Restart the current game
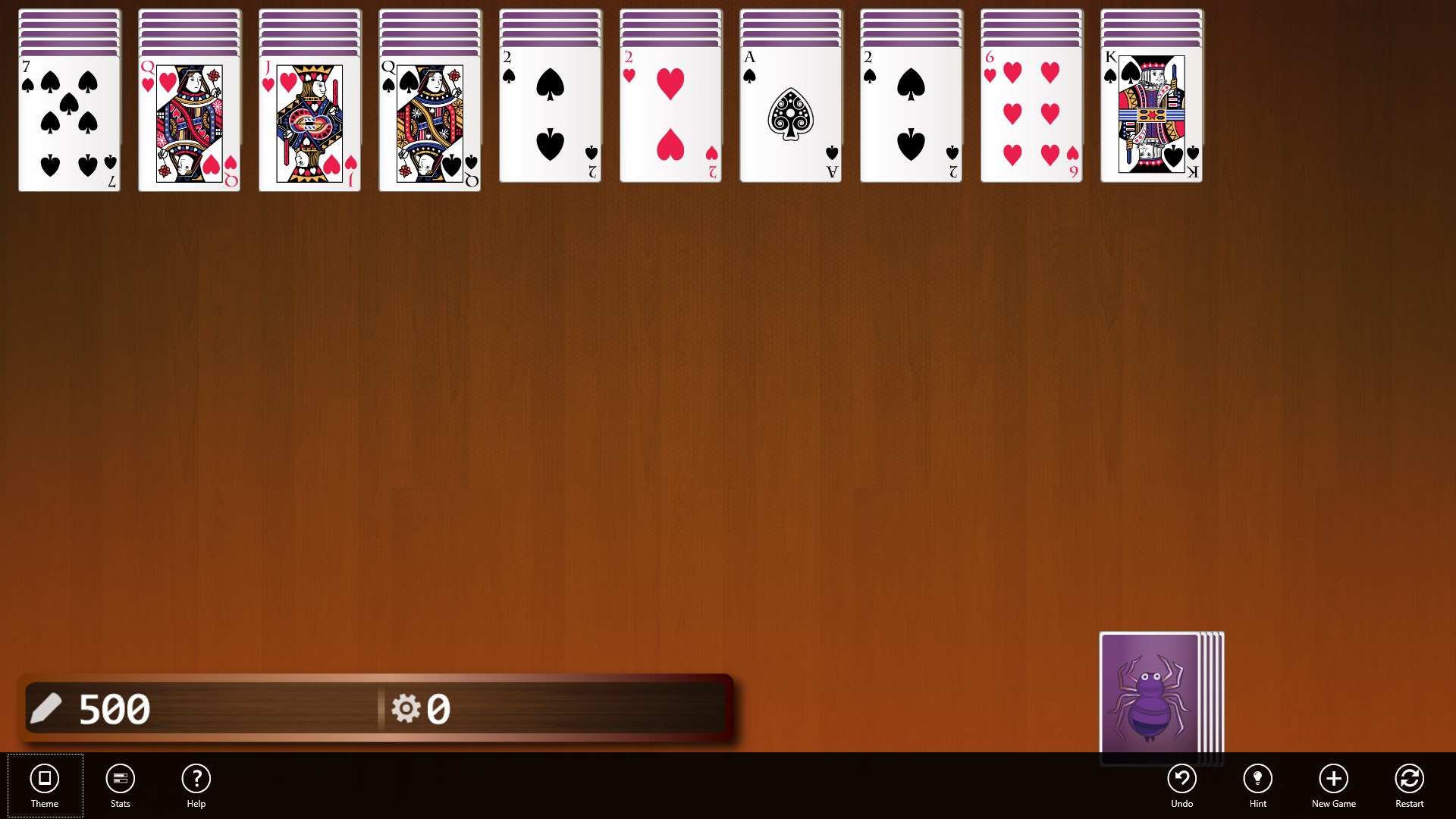Screen dimensions: 1456x819 [1409, 785]
